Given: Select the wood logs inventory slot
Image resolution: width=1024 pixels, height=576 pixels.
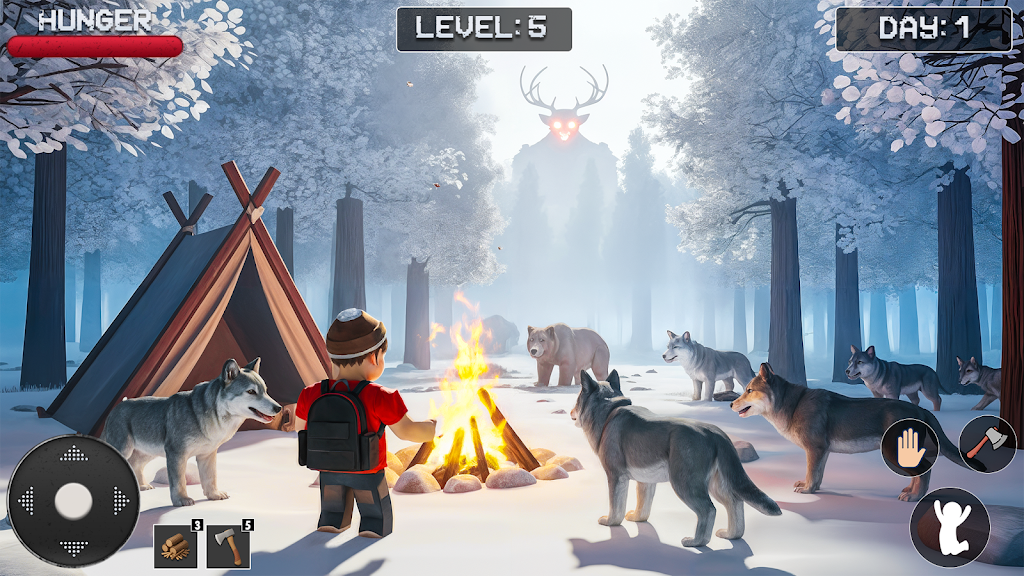Looking at the screenshot, I should point(175,547).
